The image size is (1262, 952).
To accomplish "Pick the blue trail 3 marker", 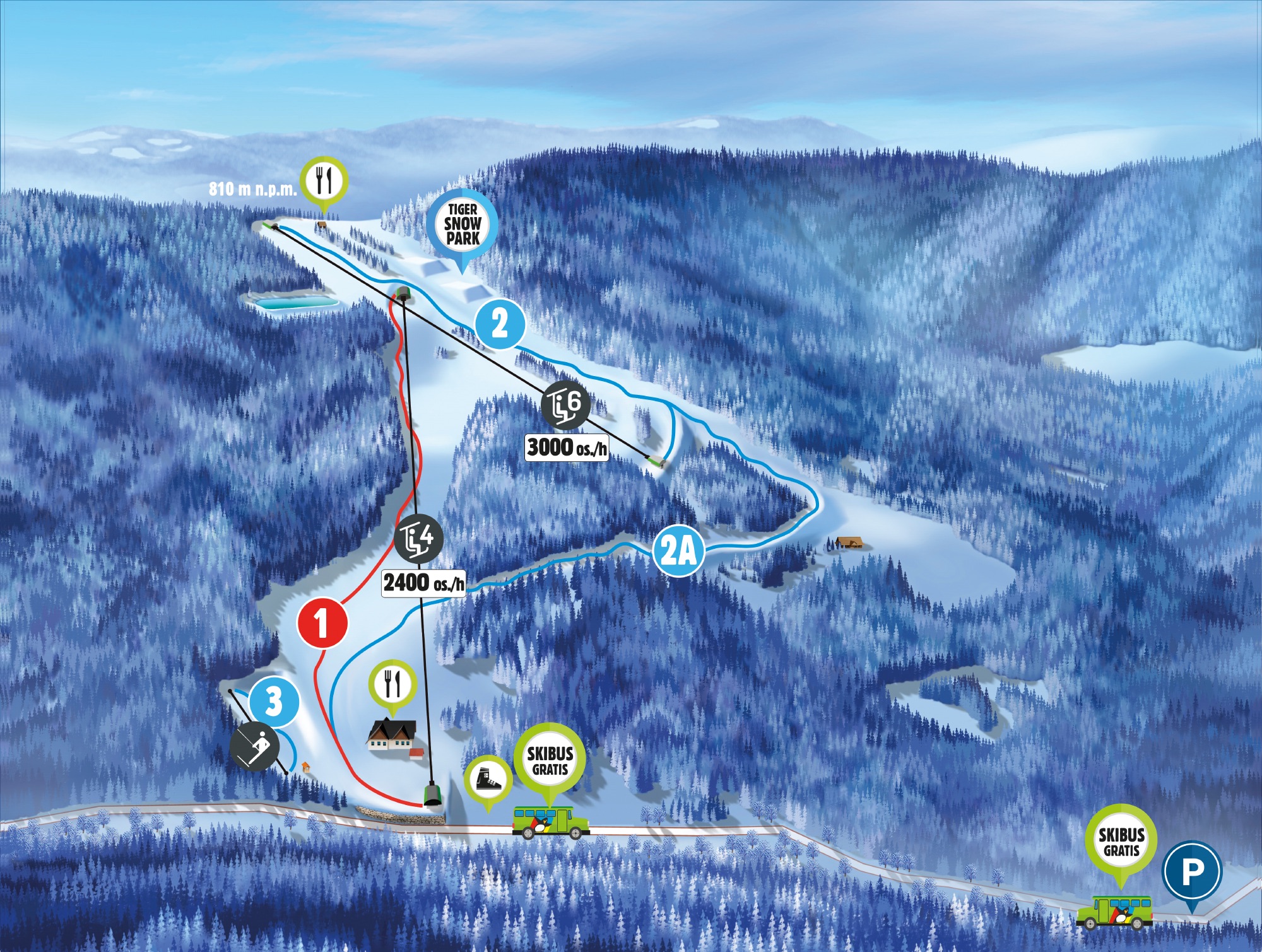I will pos(274,700).
